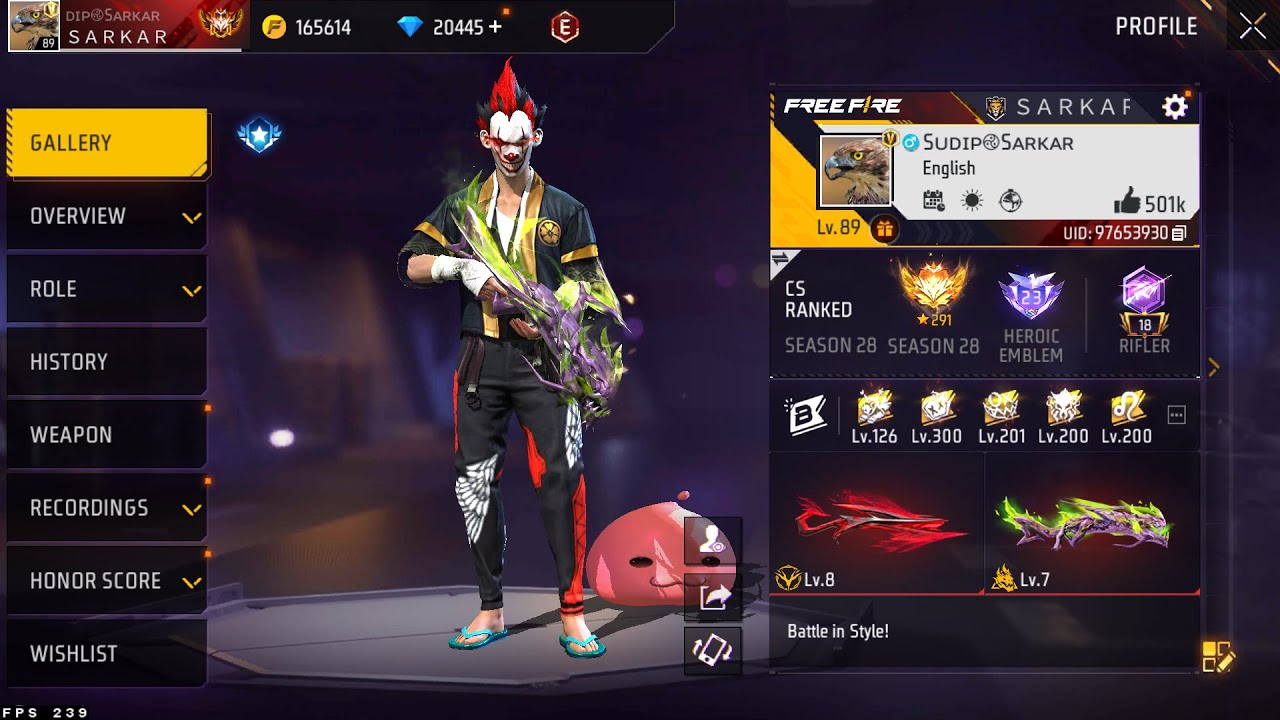
Task: Click the Lv.300 badge progress emblem
Action: [938, 414]
